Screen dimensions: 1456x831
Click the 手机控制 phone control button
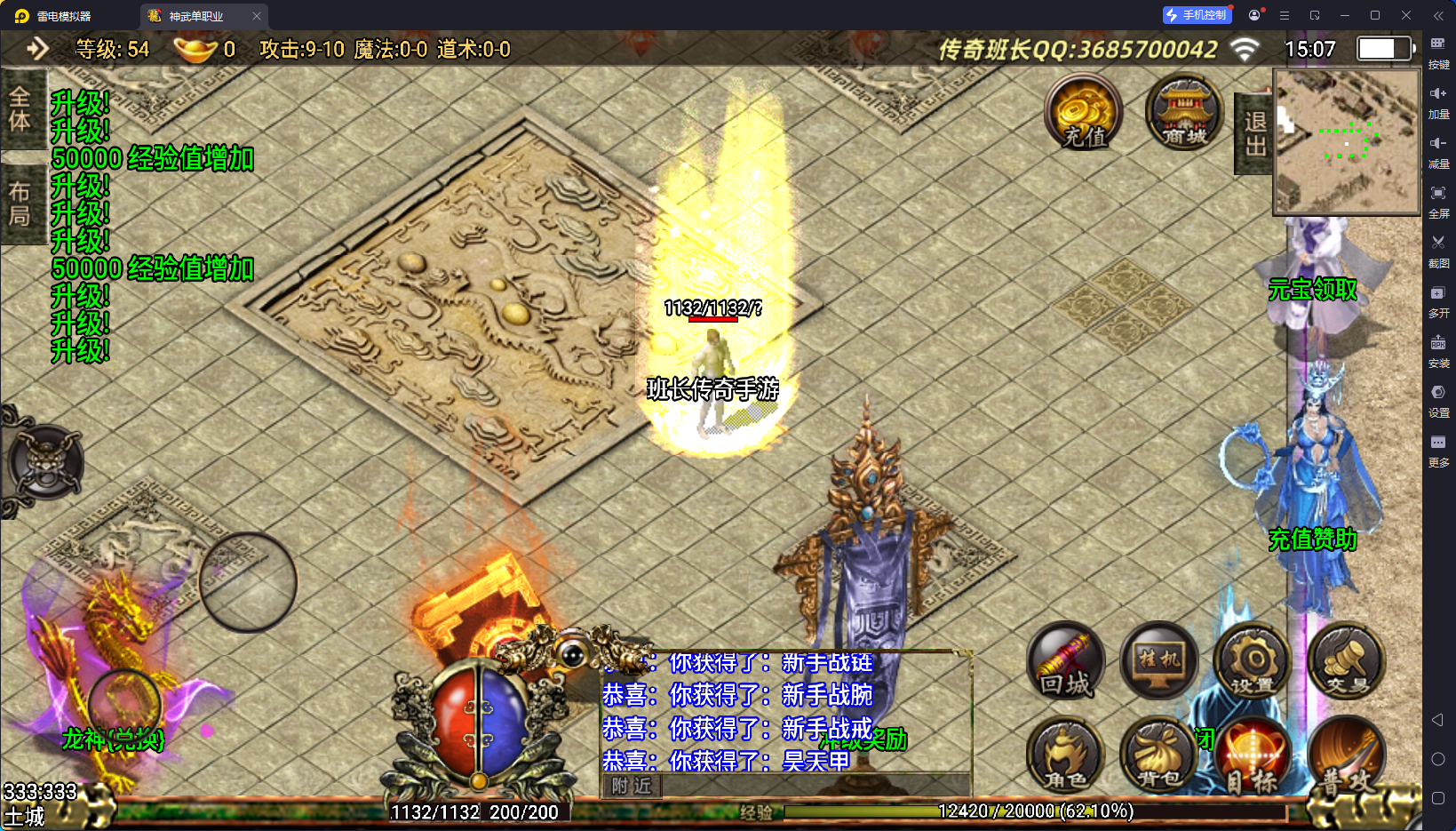pos(1197,15)
